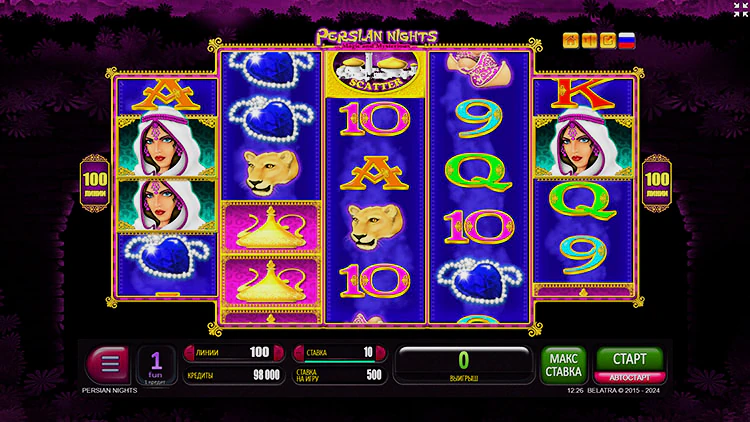Open the sound settings icon
Viewport: 750px width, 422px height.
(x=589, y=41)
